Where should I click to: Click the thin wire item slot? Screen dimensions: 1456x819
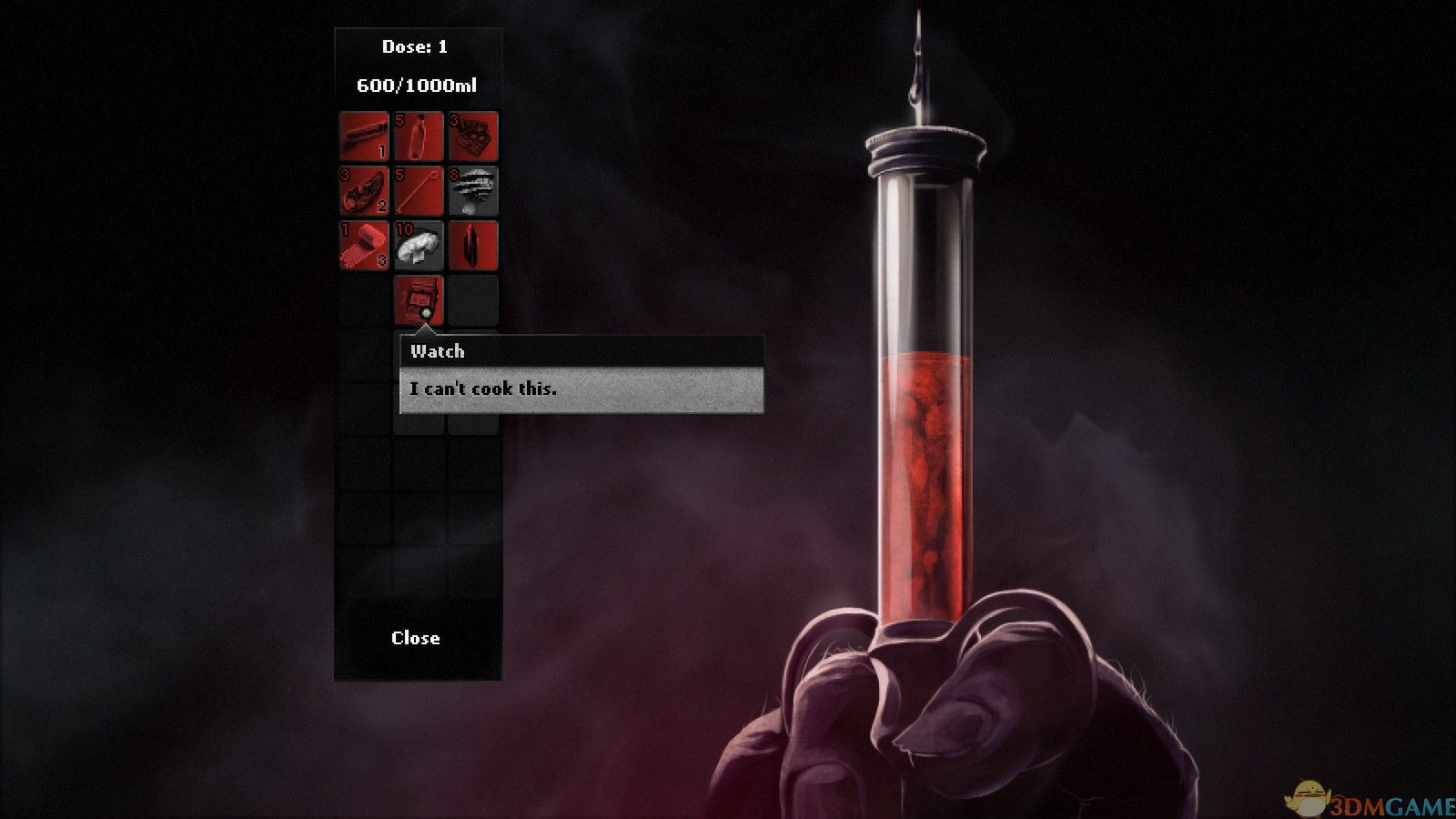click(419, 191)
